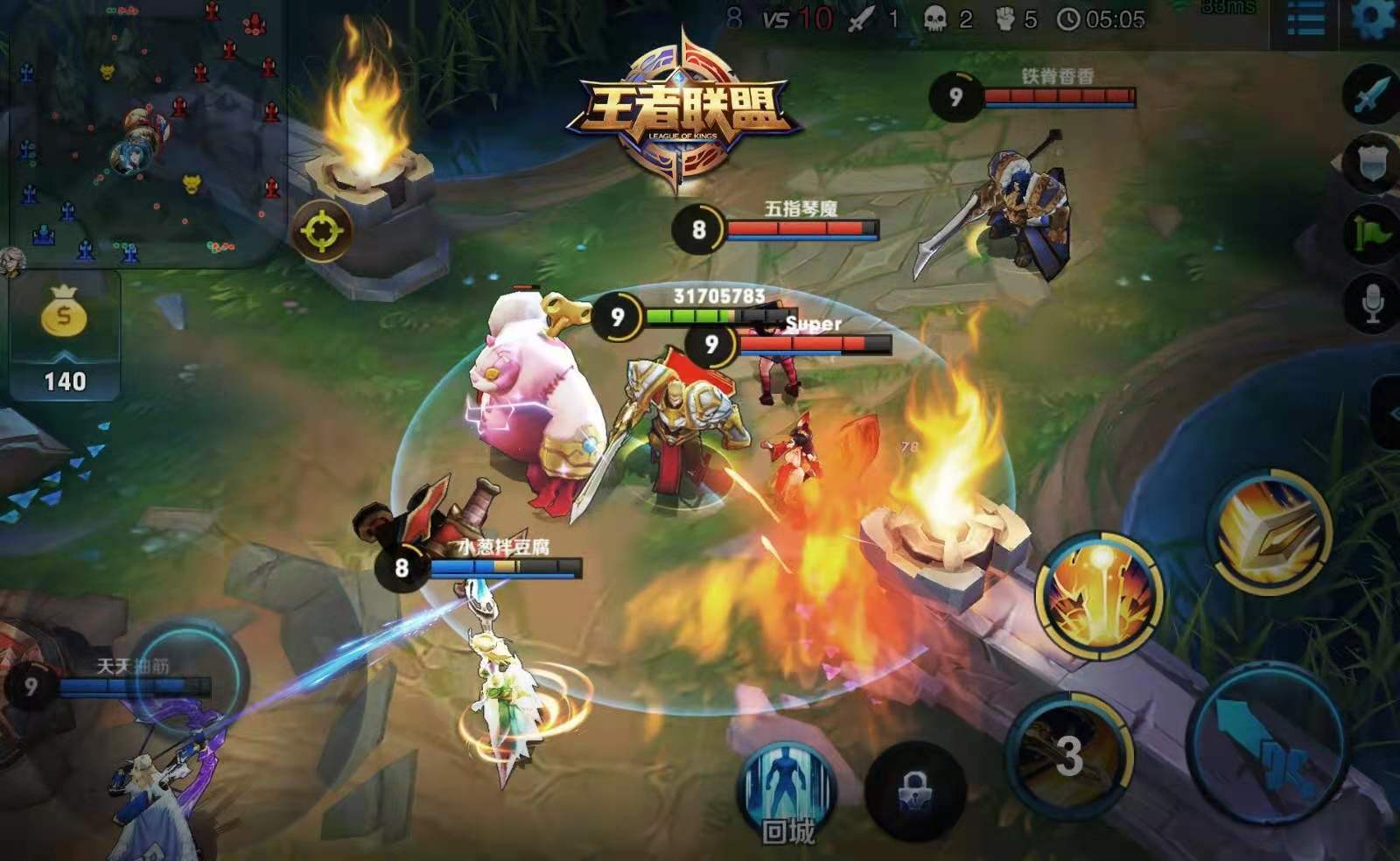Activate the golden blade ultimate skill

click(1270, 530)
